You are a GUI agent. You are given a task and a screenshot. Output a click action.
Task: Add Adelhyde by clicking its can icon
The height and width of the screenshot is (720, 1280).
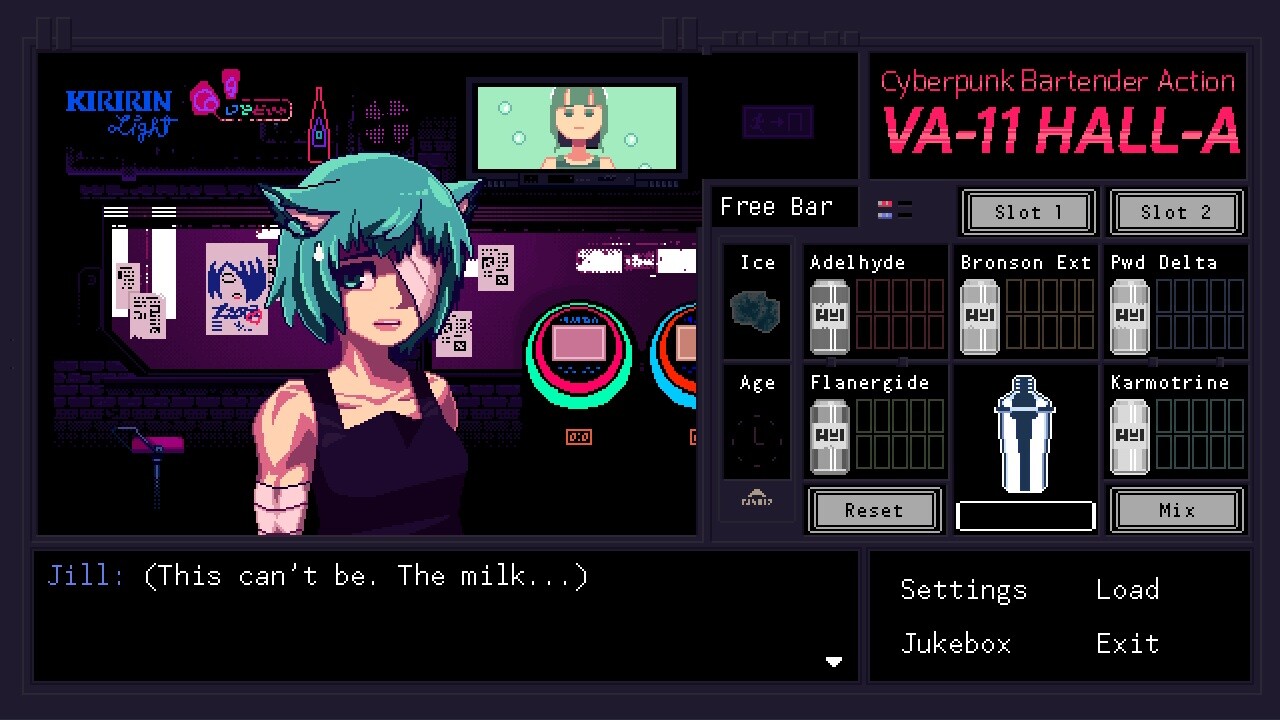click(x=829, y=318)
